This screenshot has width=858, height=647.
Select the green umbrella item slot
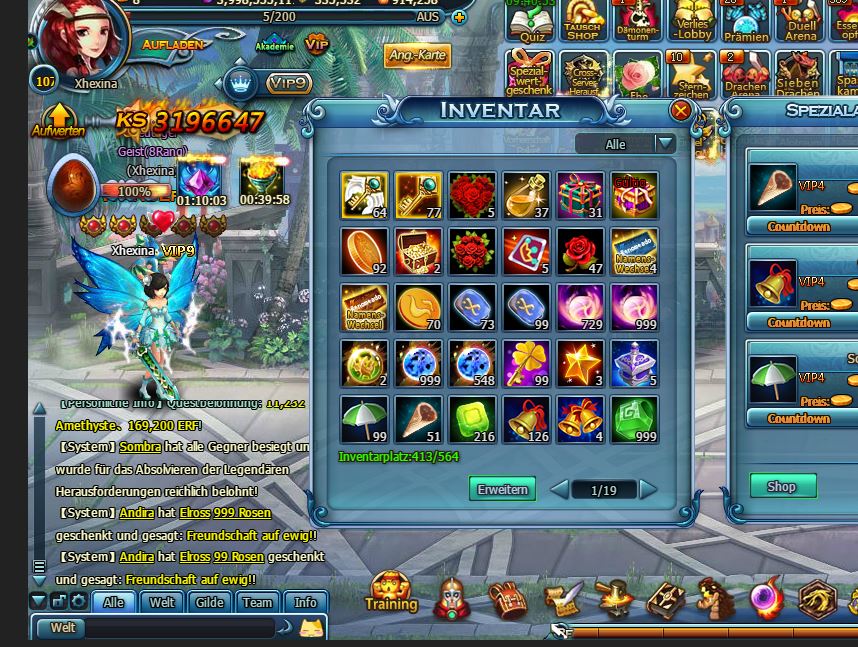(x=364, y=420)
